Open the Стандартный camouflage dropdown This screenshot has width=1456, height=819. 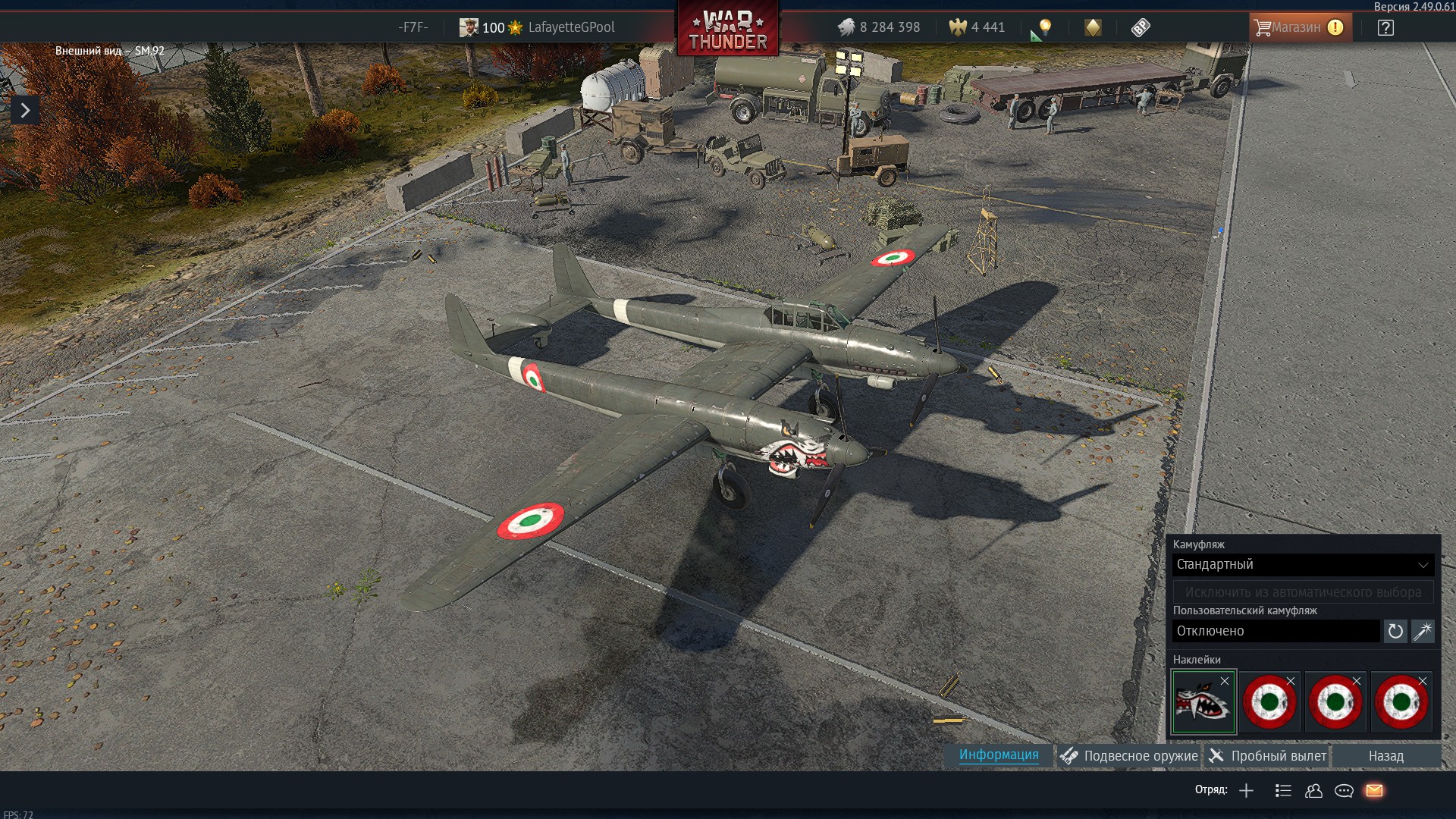1302,565
